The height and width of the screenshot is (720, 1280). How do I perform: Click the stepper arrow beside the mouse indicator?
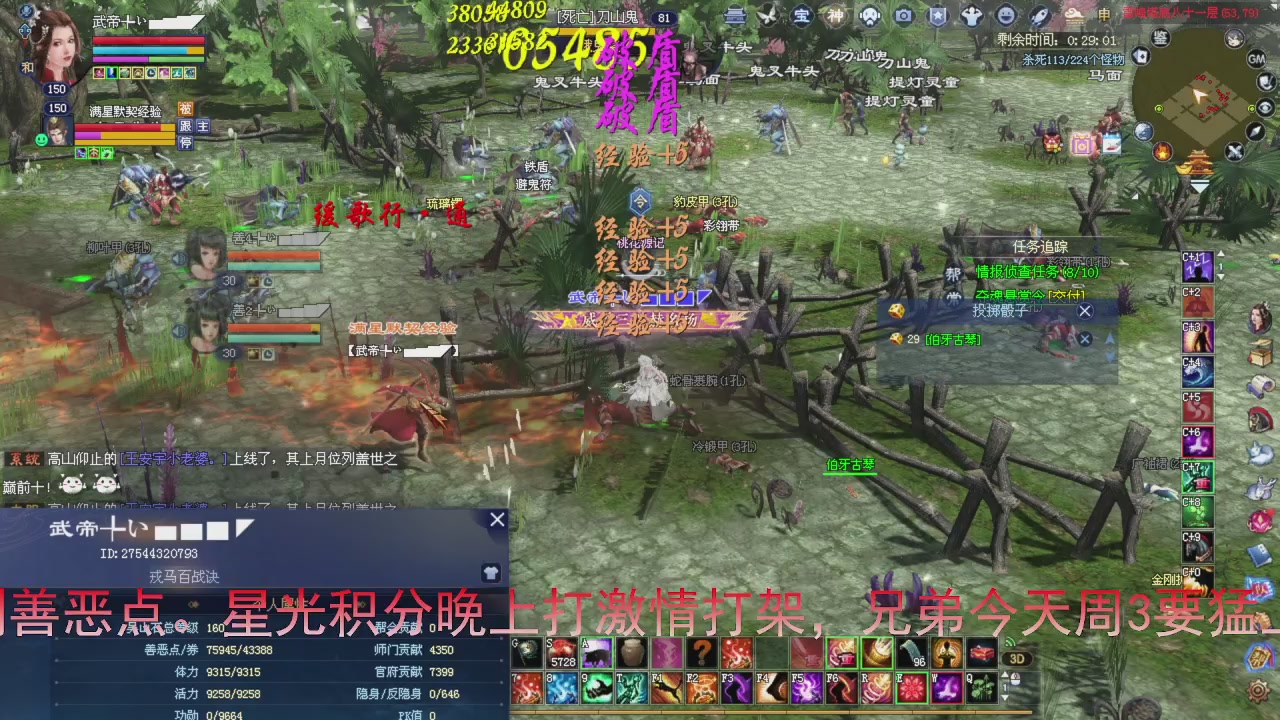pos(1006,674)
